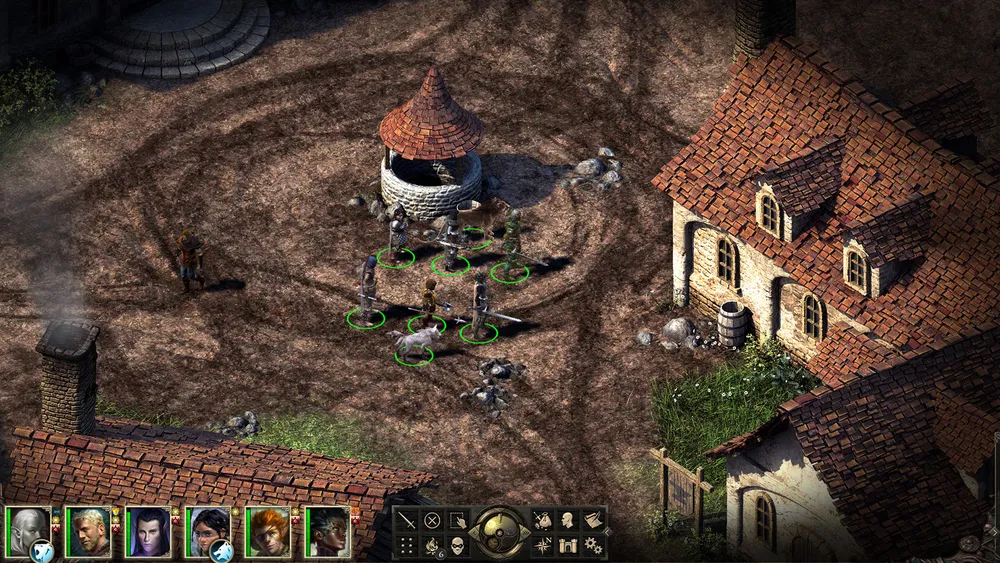Image resolution: width=1000 pixels, height=563 pixels.
Task: Select the blond bearded man portrait
Action: (x=87, y=531)
